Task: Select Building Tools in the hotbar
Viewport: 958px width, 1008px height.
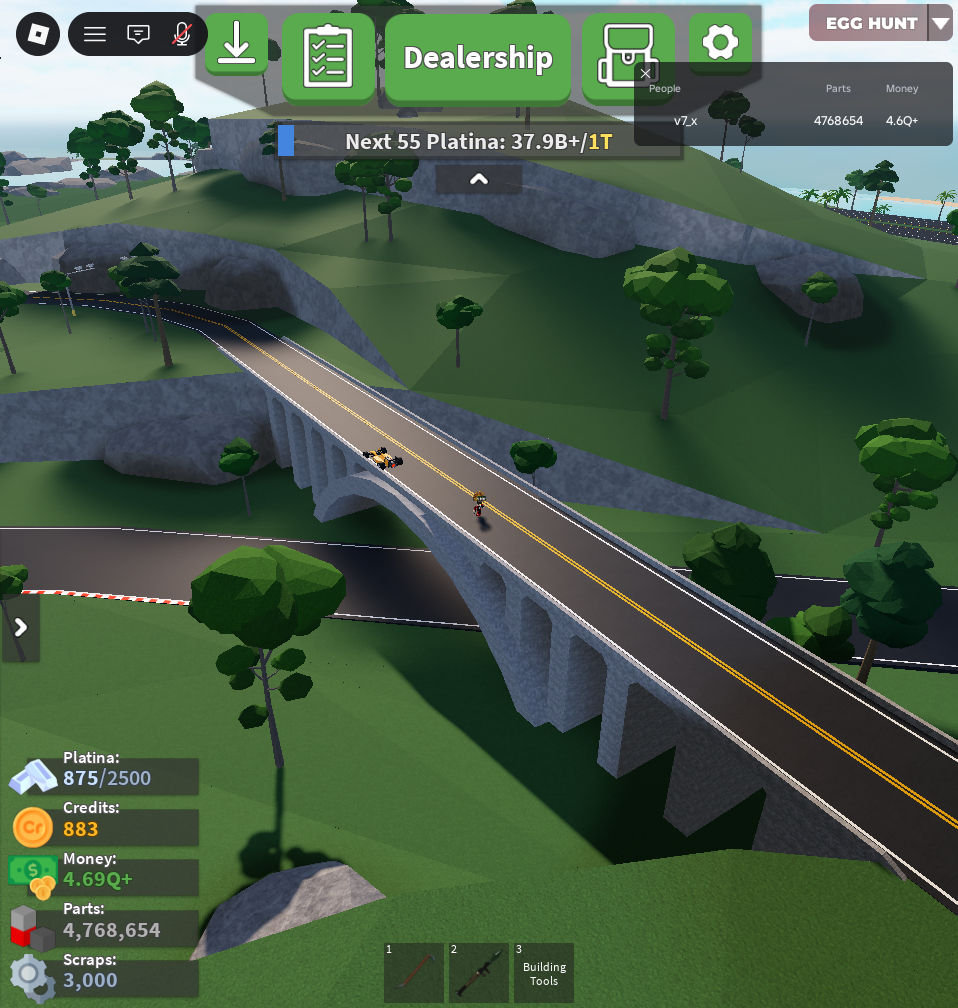Action: click(x=544, y=973)
